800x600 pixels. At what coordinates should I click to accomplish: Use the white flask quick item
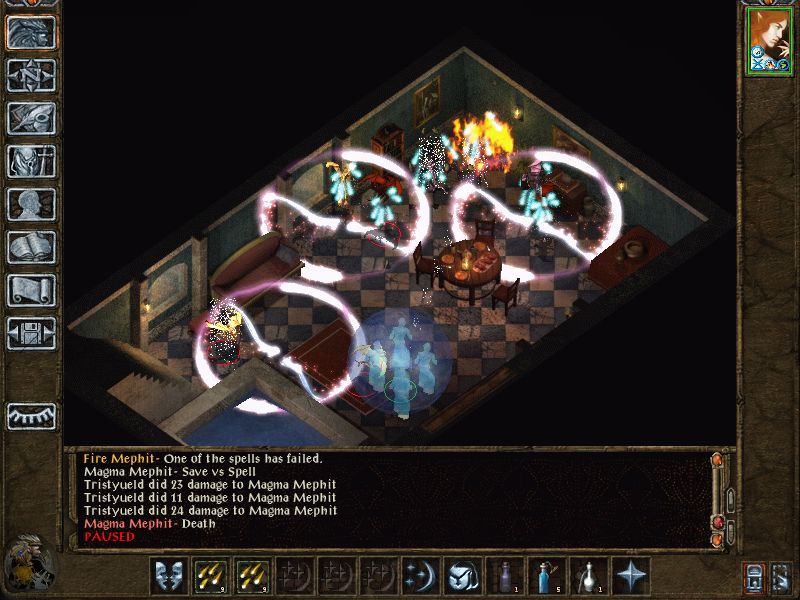click(588, 576)
